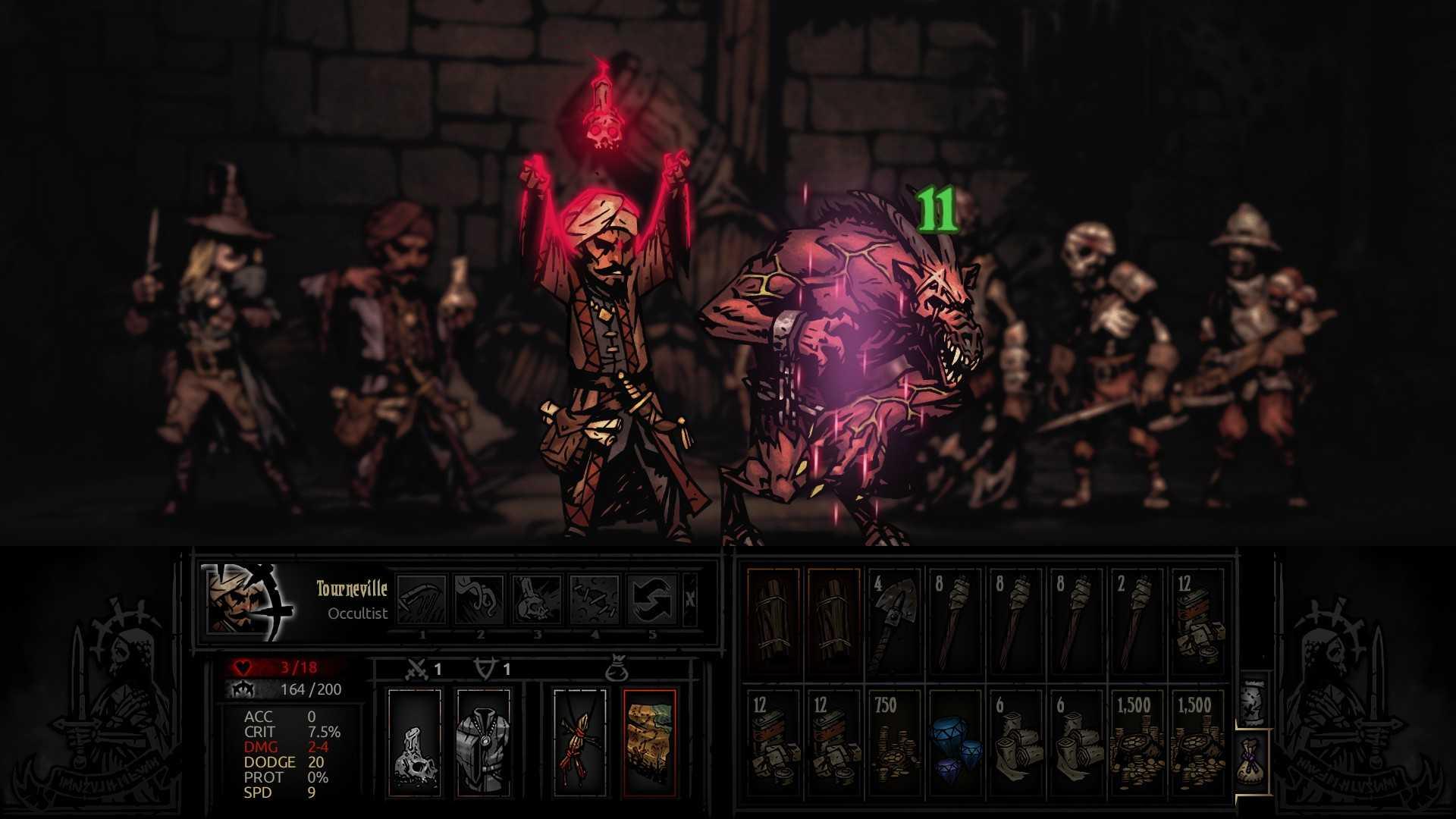Screen dimensions: 1456x819
Task: Select the tattered map trinket slot
Action: (649, 742)
